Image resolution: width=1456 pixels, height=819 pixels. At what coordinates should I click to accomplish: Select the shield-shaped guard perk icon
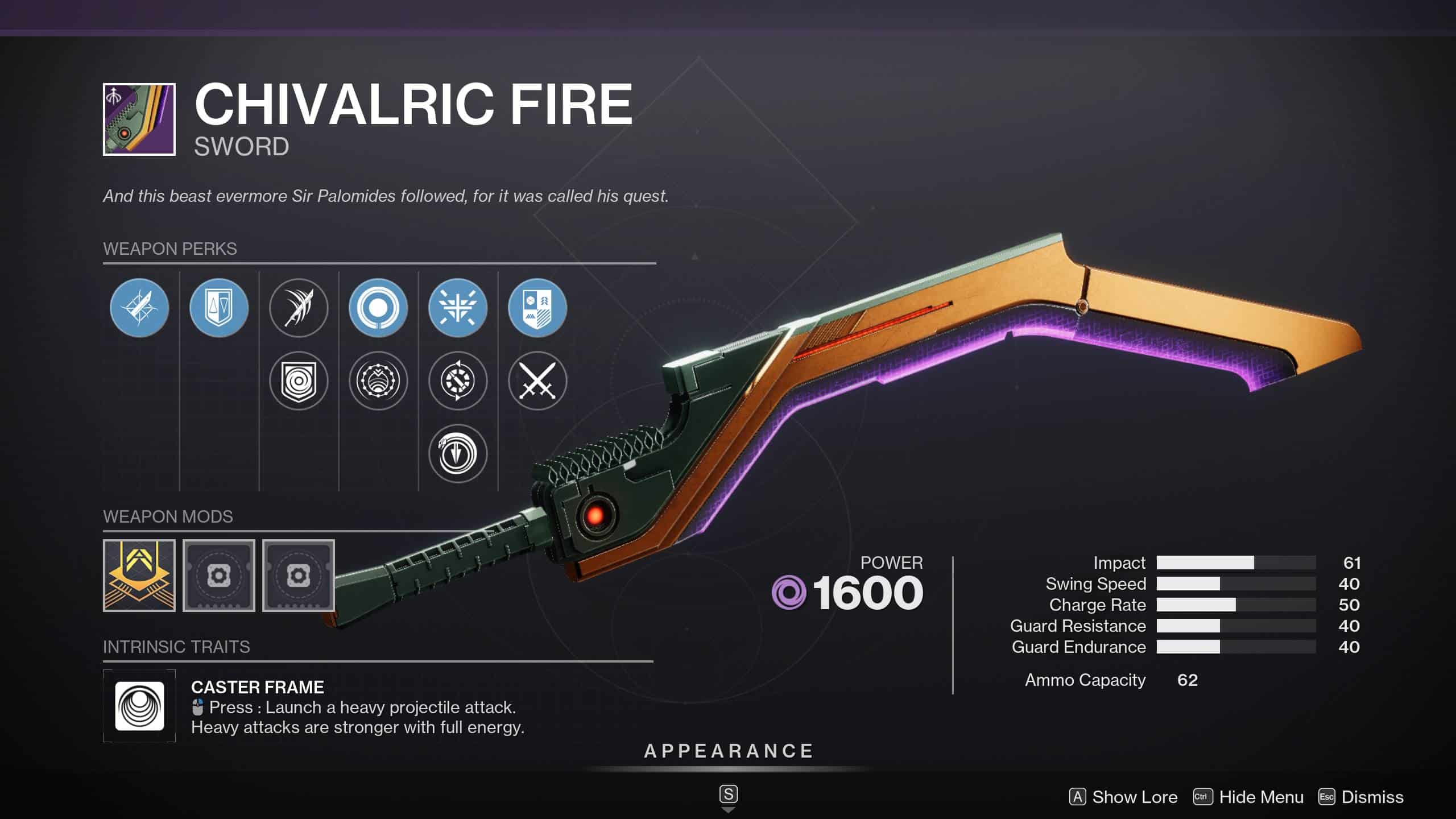(218, 308)
